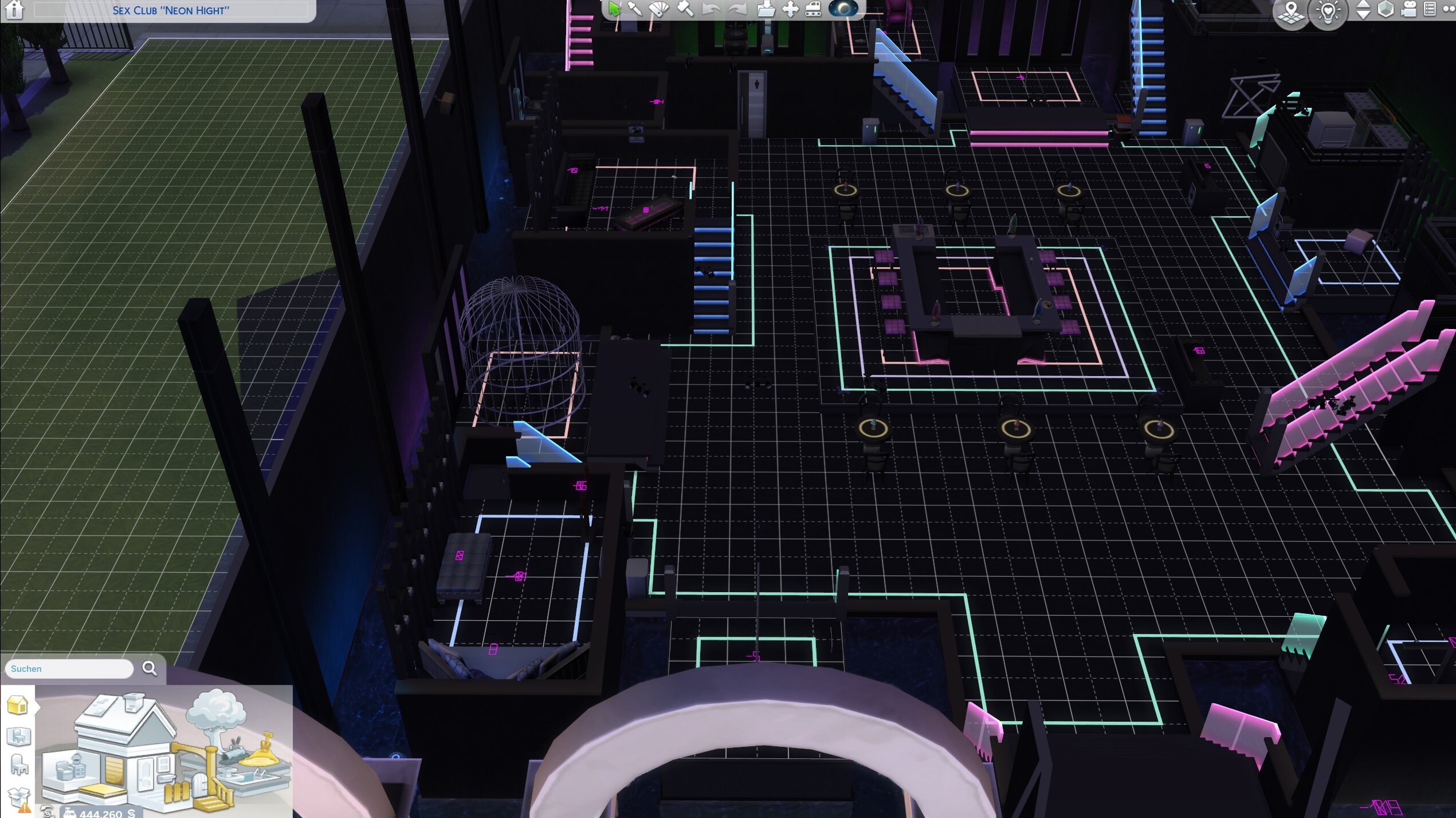
Task: Click the Suchen search field
Action: point(69,668)
